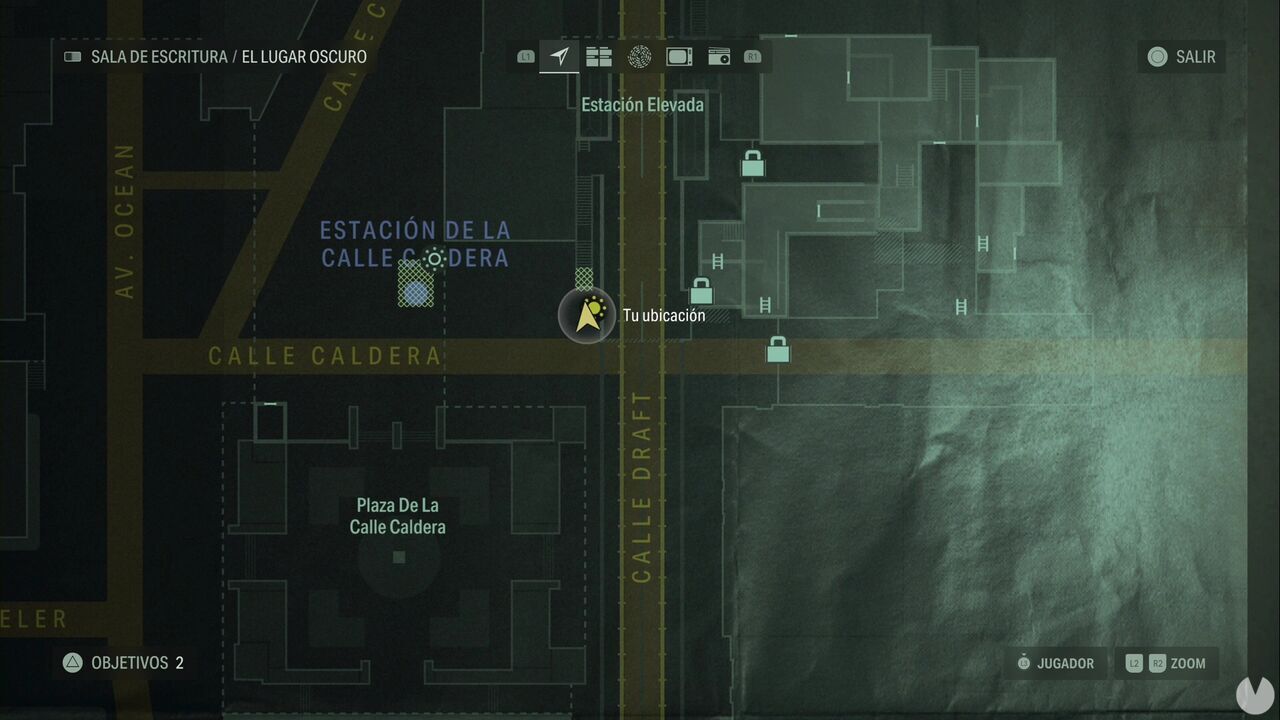Click the writing room icon in the header
Viewport: 1280px width, 720px height.
[71, 57]
